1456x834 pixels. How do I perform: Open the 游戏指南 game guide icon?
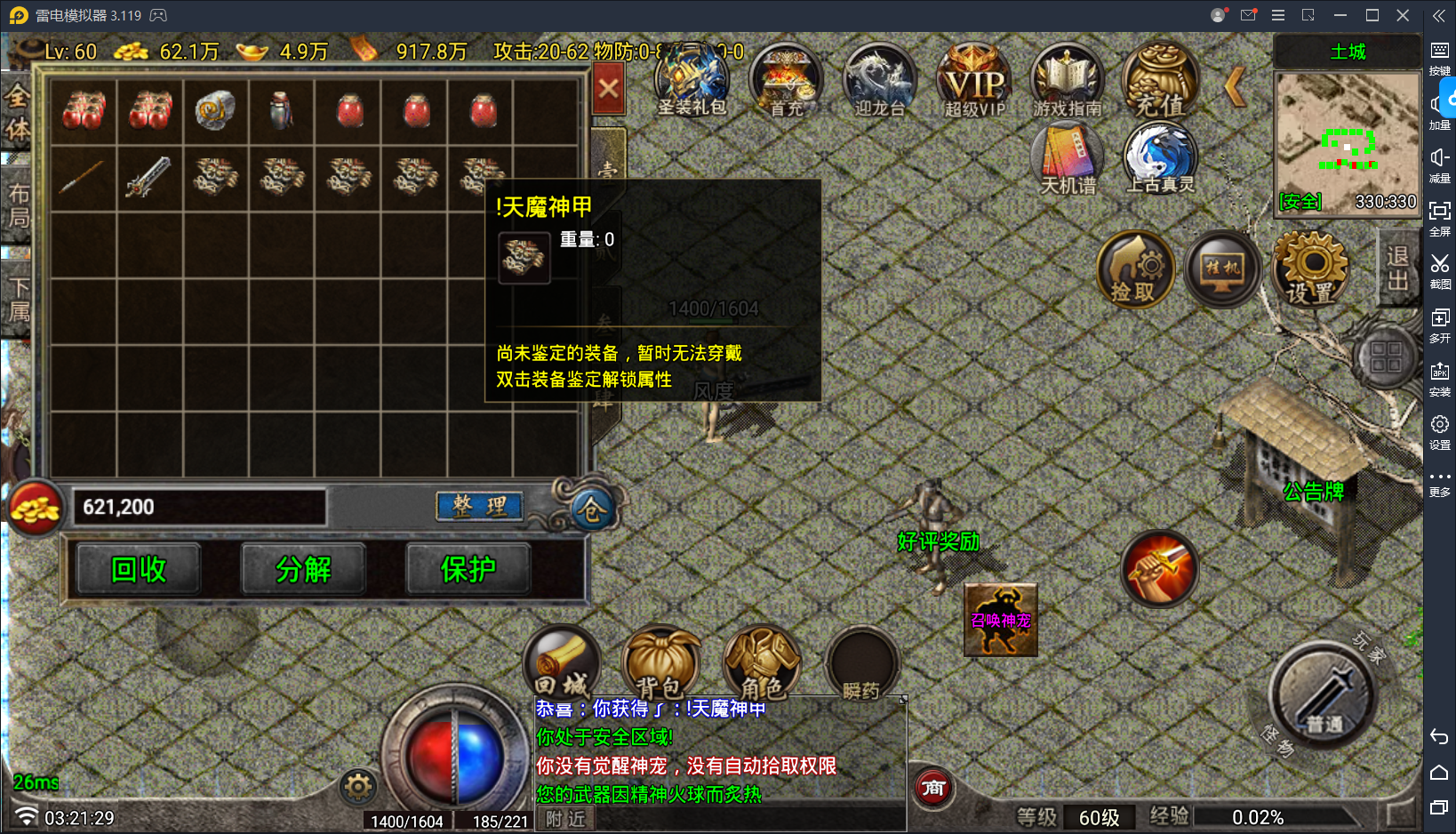(x=1066, y=80)
